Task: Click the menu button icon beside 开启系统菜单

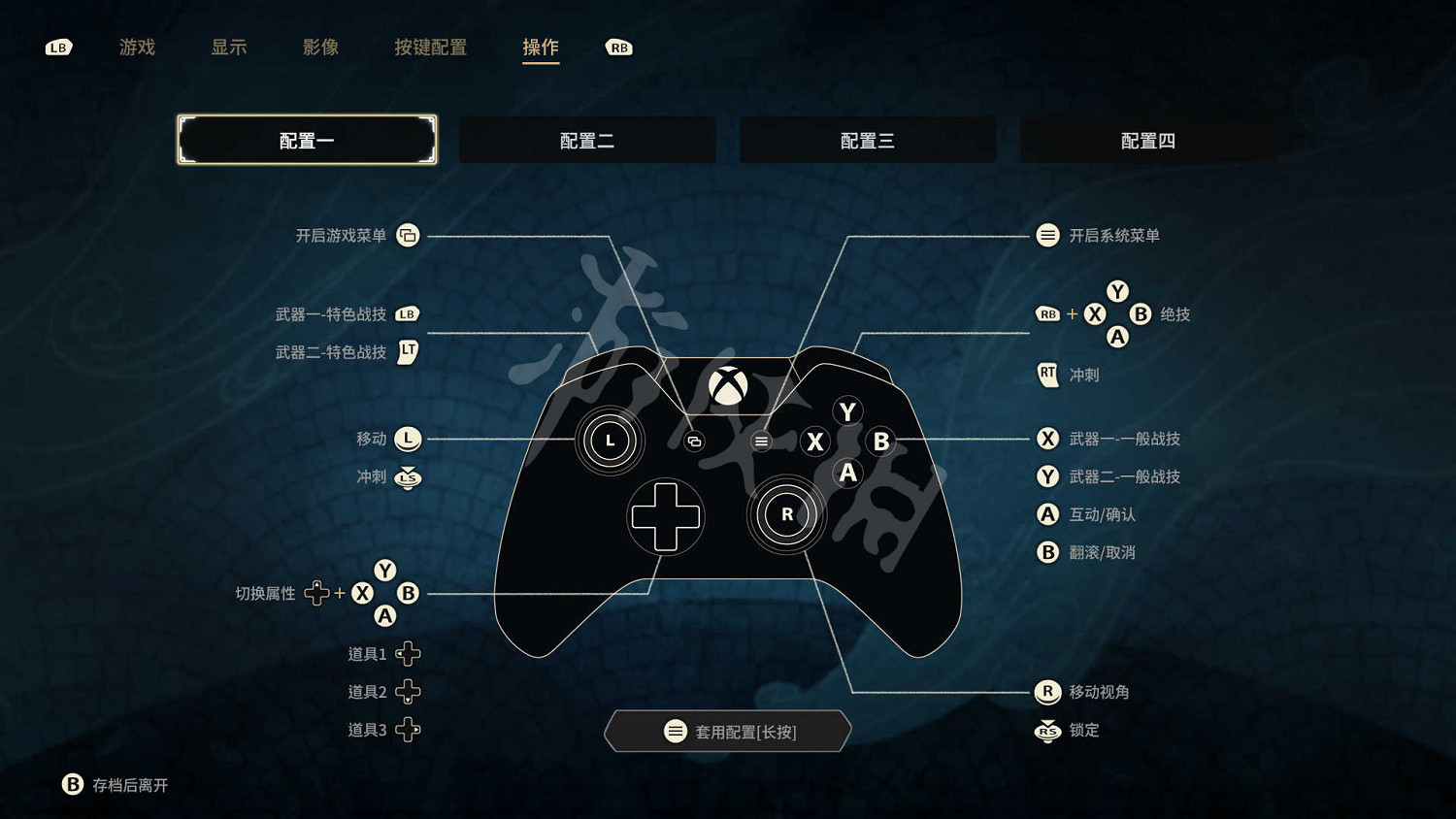Action: click(1047, 235)
